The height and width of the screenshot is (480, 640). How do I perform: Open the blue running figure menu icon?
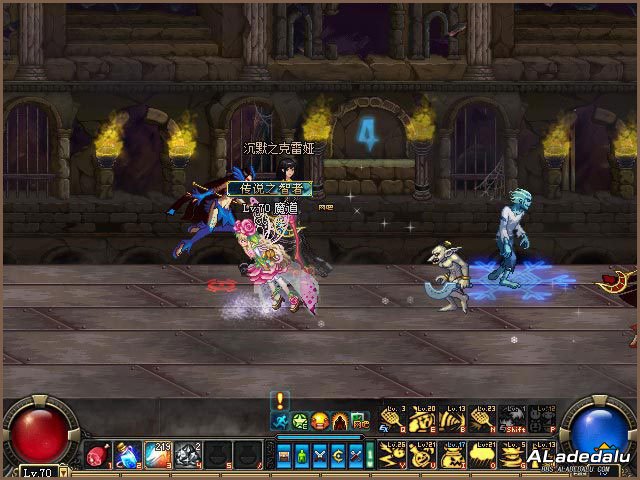[x=281, y=421]
